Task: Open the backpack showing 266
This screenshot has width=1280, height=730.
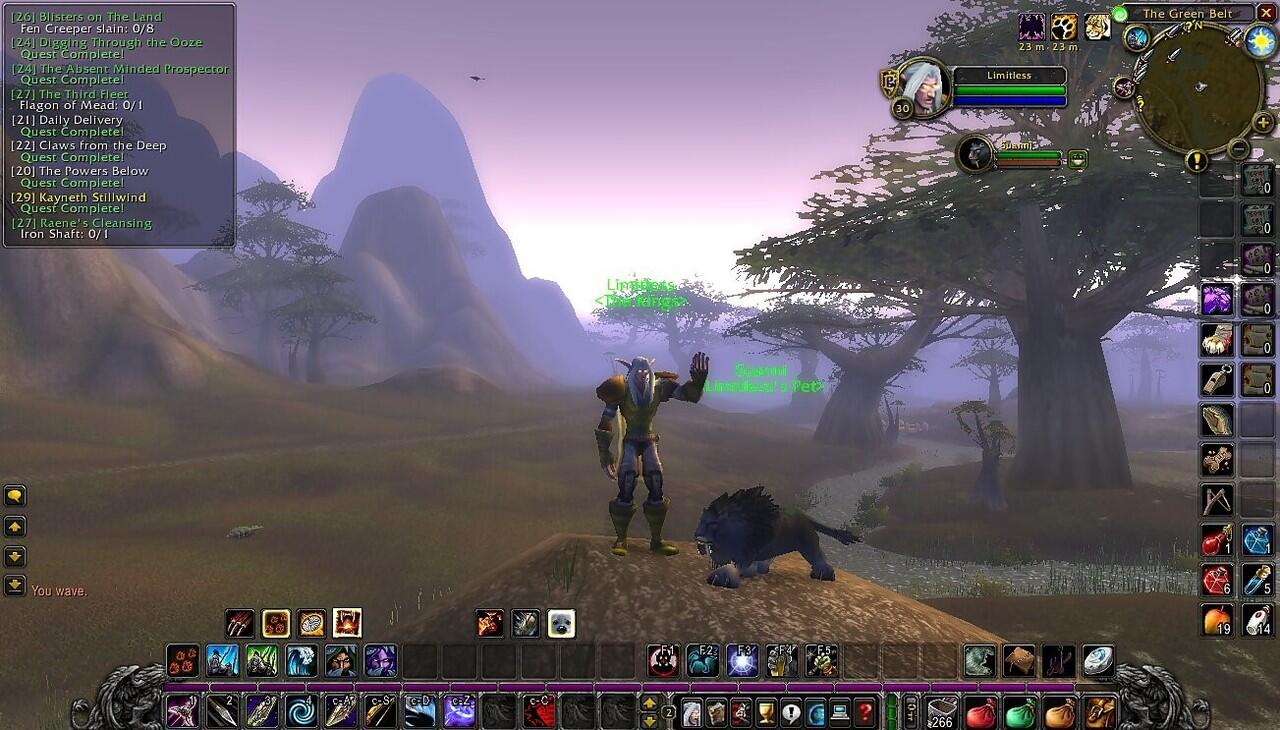Action: [x=942, y=712]
